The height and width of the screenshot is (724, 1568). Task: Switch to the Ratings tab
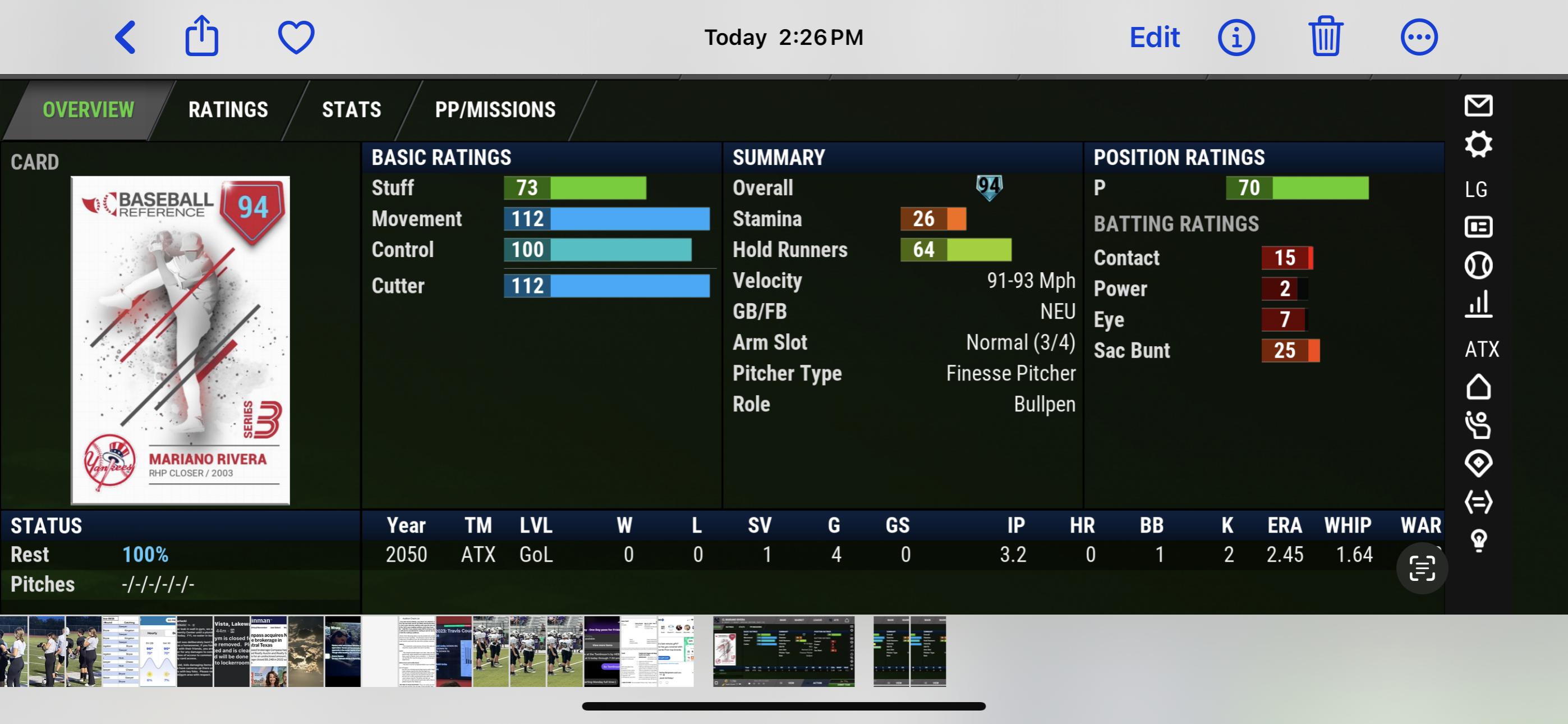coord(228,109)
